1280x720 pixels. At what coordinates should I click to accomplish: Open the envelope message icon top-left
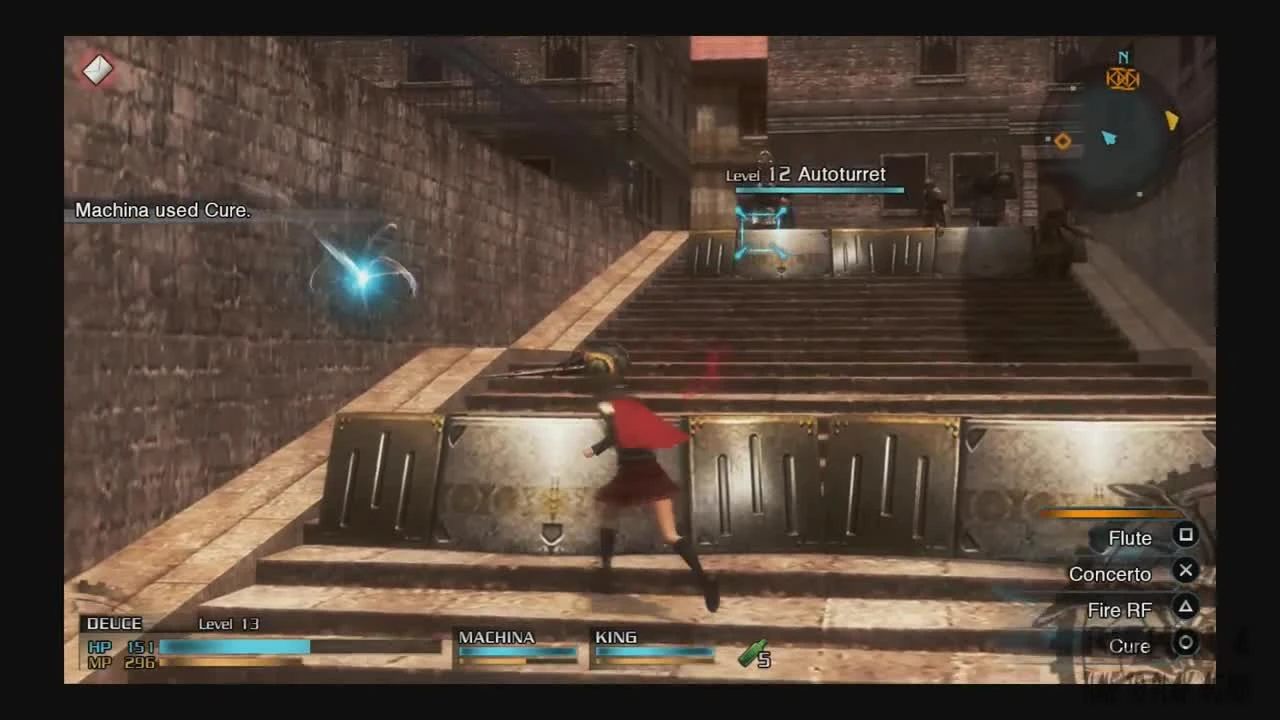96,70
